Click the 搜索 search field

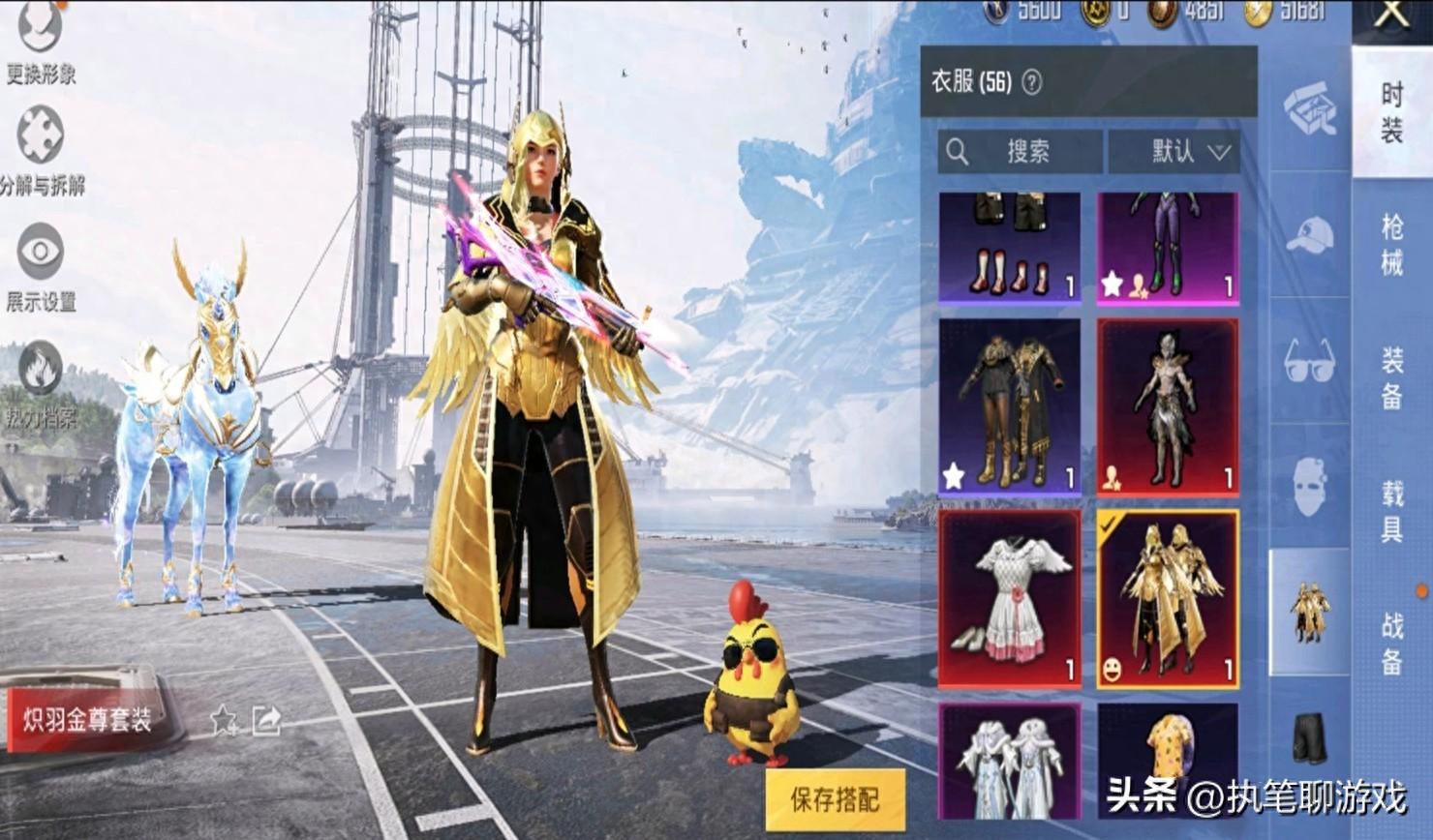click(x=1020, y=152)
